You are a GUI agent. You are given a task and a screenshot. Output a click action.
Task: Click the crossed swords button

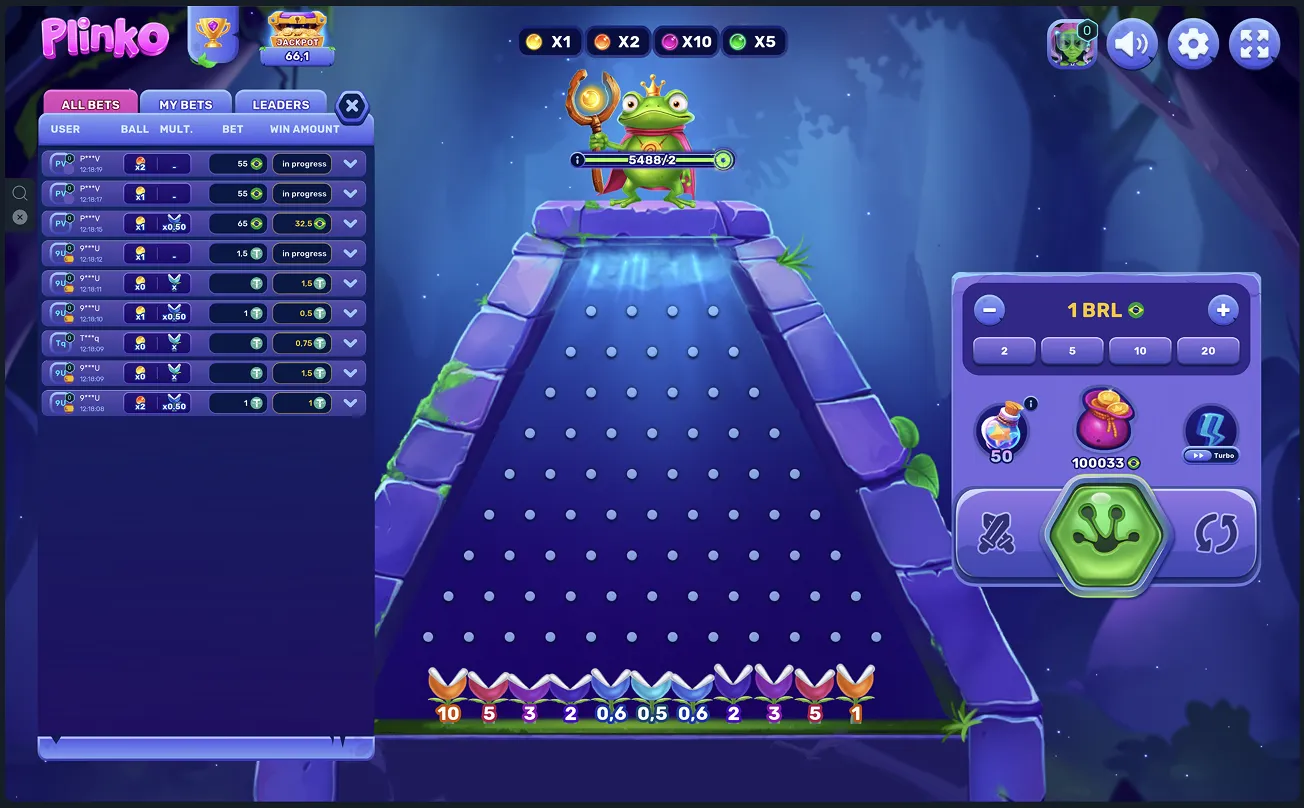(x=997, y=534)
